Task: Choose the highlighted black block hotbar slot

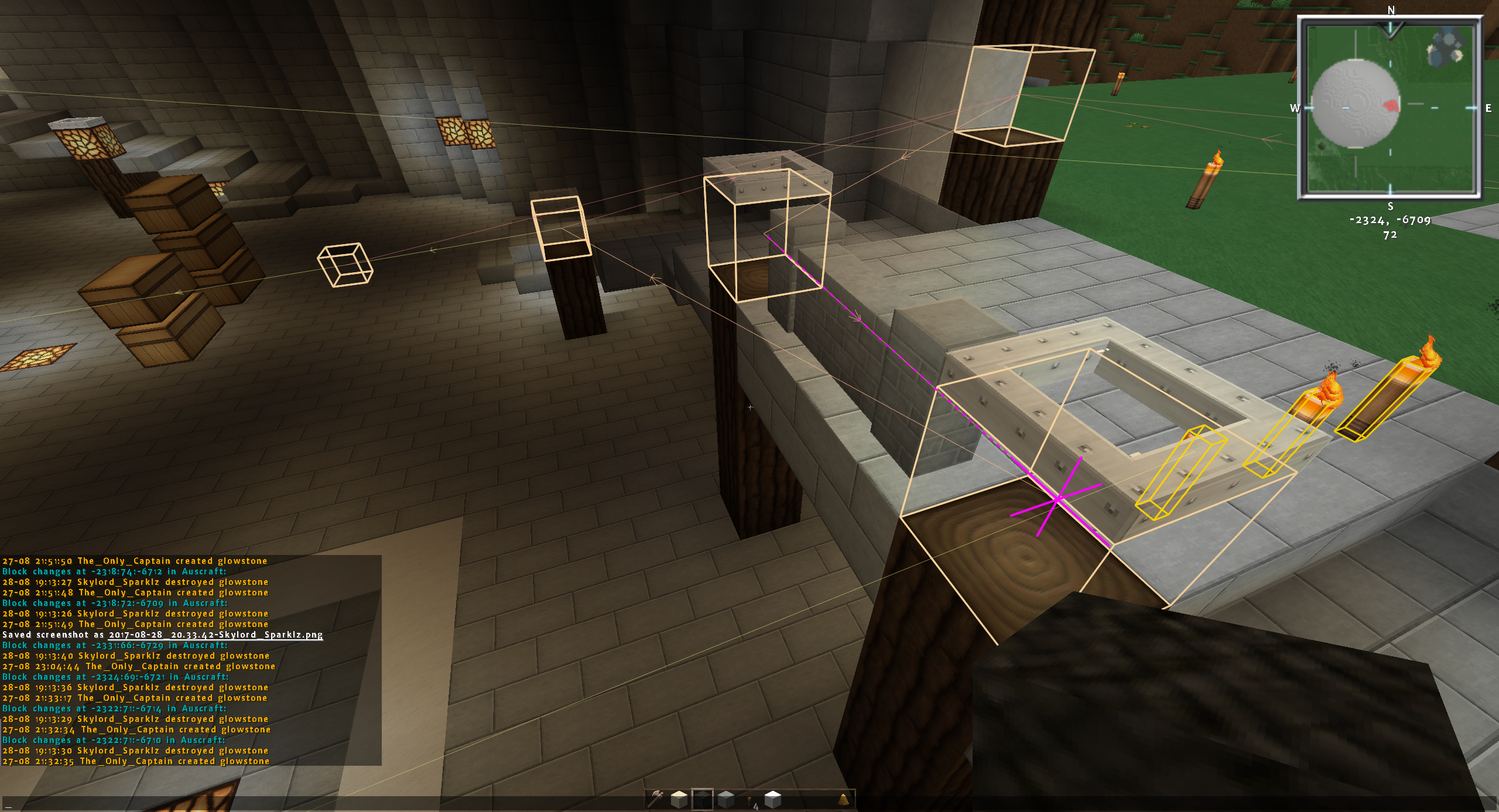Action: click(x=703, y=799)
